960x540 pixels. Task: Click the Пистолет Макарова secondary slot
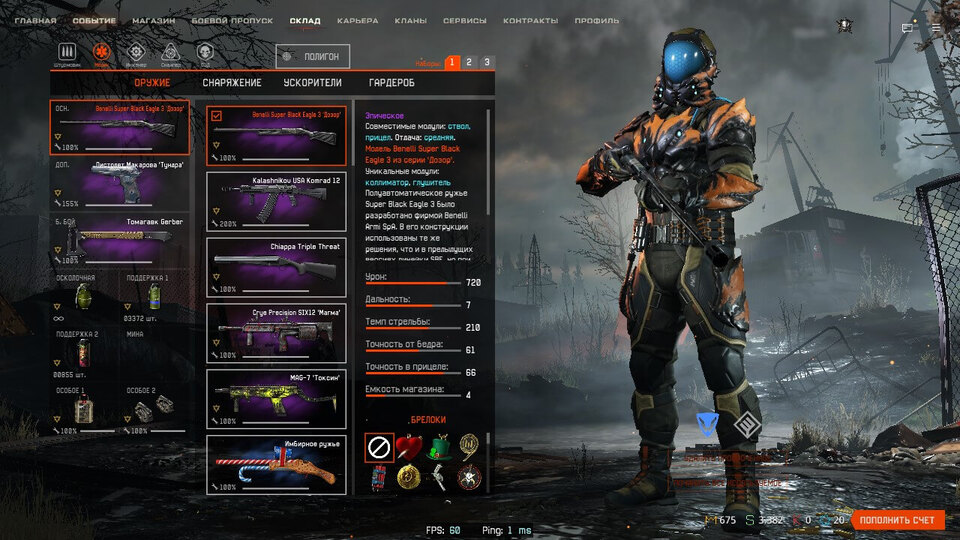coord(120,182)
